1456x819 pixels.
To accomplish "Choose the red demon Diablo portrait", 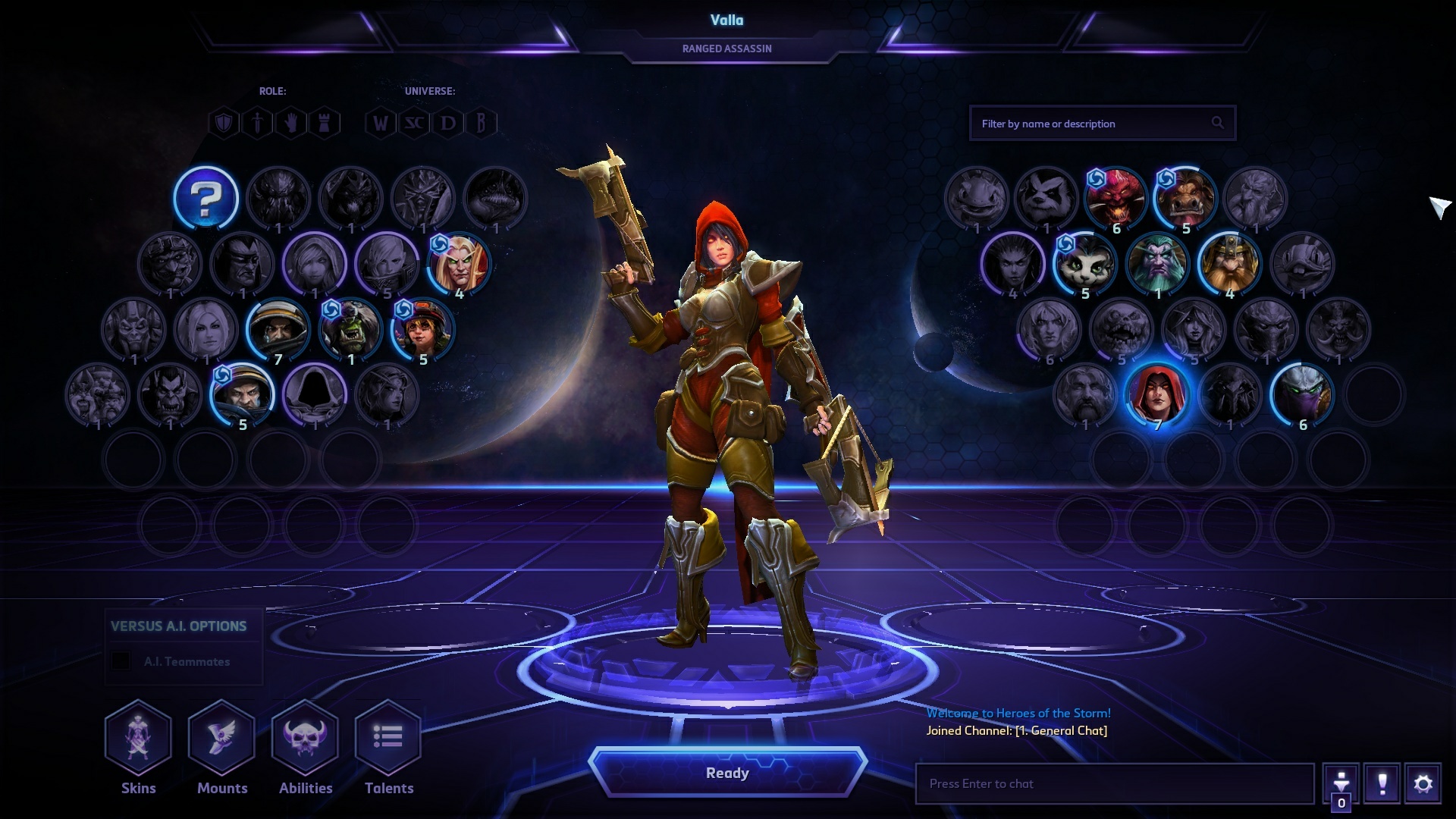I will [1115, 197].
